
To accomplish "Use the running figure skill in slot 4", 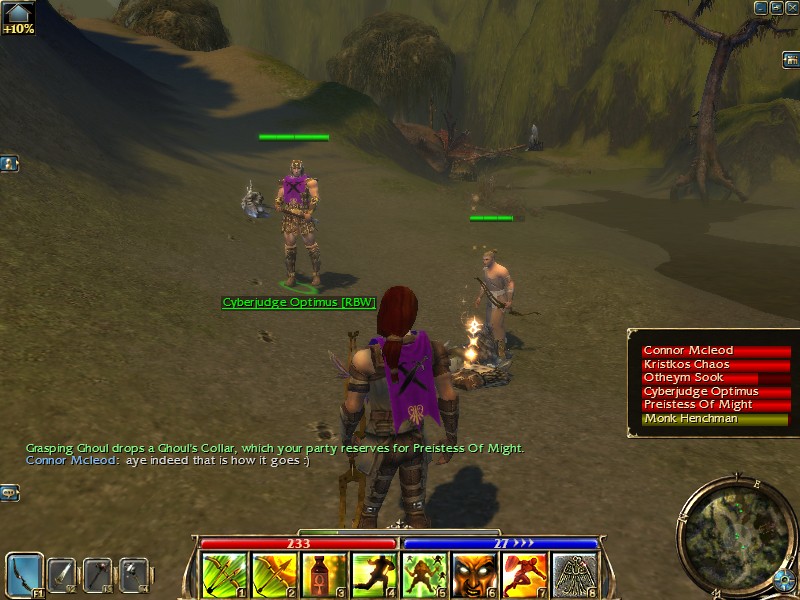I will (x=374, y=575).
